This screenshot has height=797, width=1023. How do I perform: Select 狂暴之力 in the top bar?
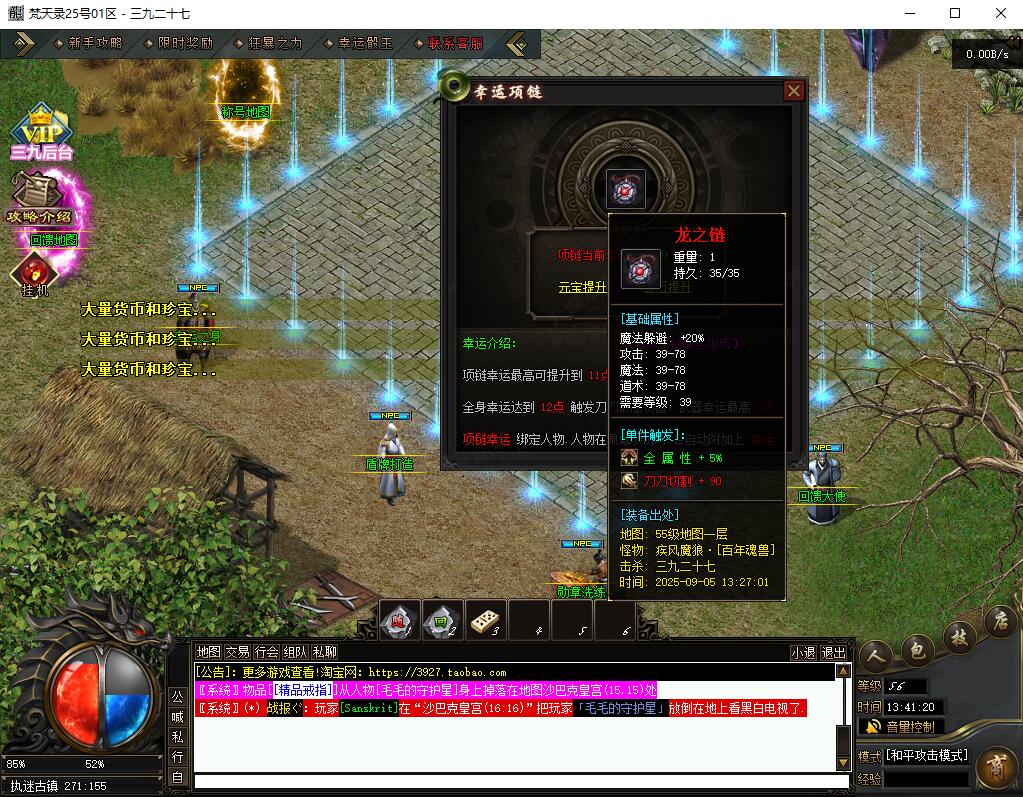pyautogui.click(x=275, y=44)
